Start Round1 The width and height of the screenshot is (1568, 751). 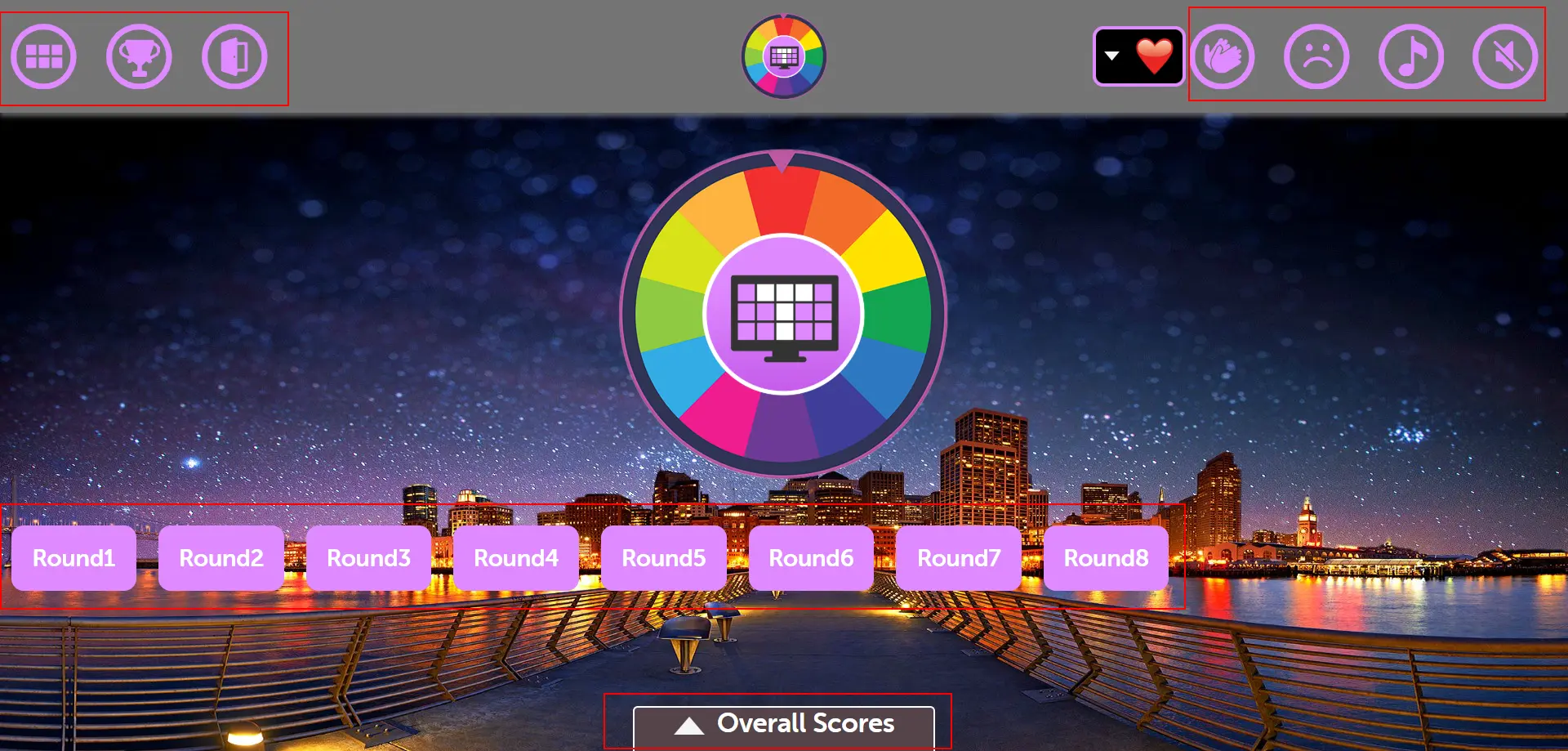point(73,558)
